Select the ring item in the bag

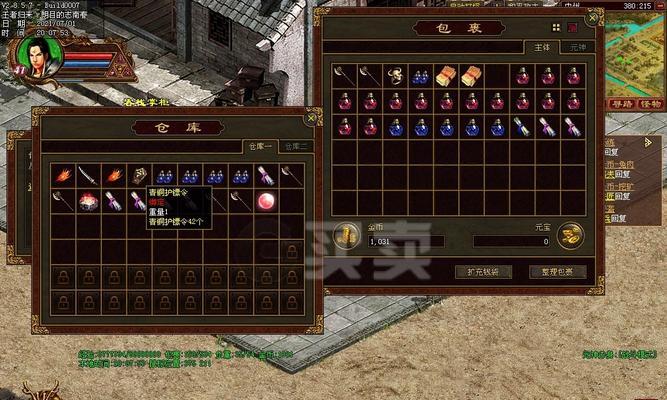[395, 75]
